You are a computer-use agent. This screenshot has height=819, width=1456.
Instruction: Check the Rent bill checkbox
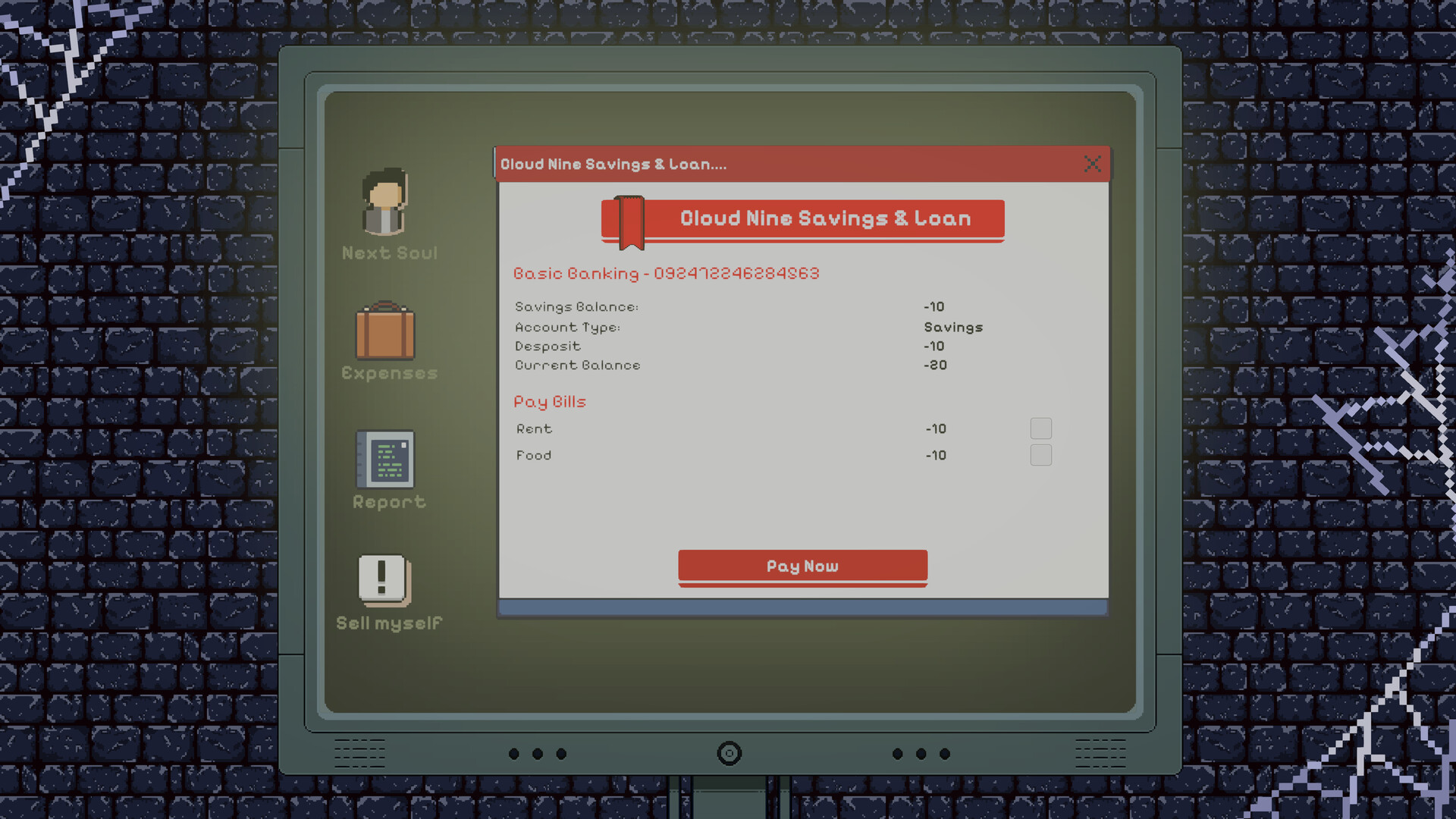(1041, 428)
